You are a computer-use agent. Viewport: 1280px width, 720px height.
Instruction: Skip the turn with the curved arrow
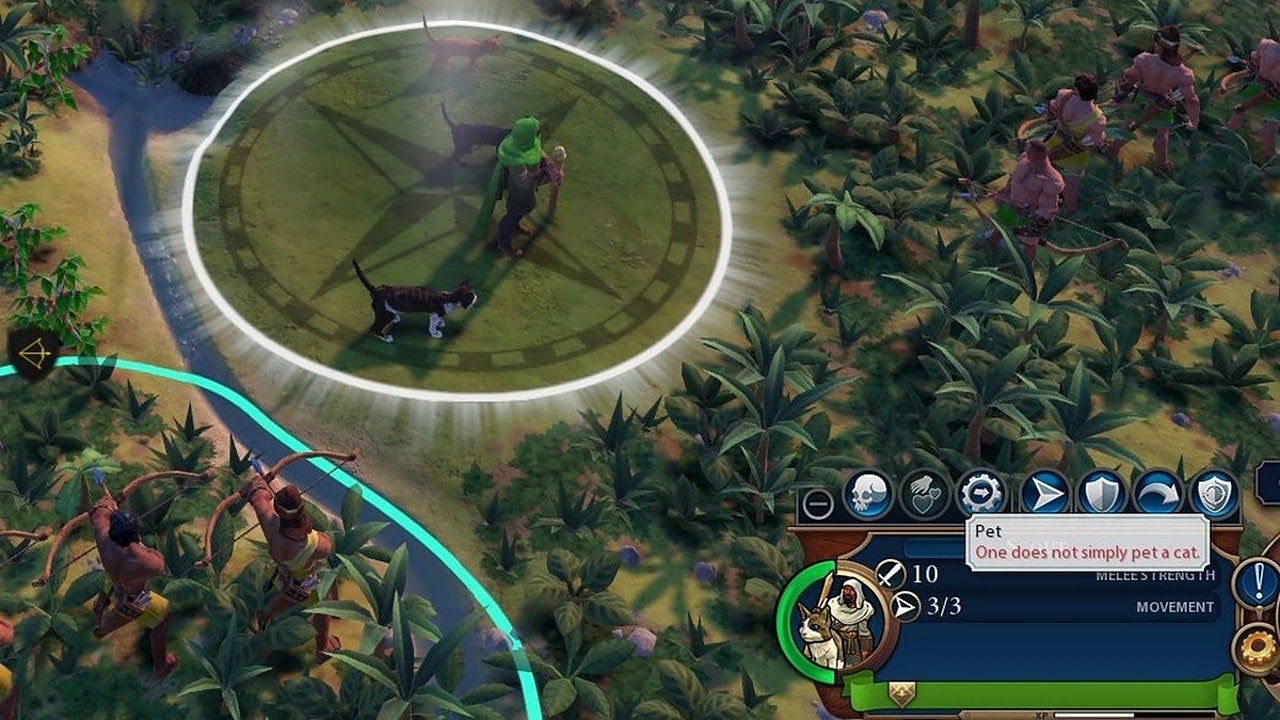(x=1158, y=495)
